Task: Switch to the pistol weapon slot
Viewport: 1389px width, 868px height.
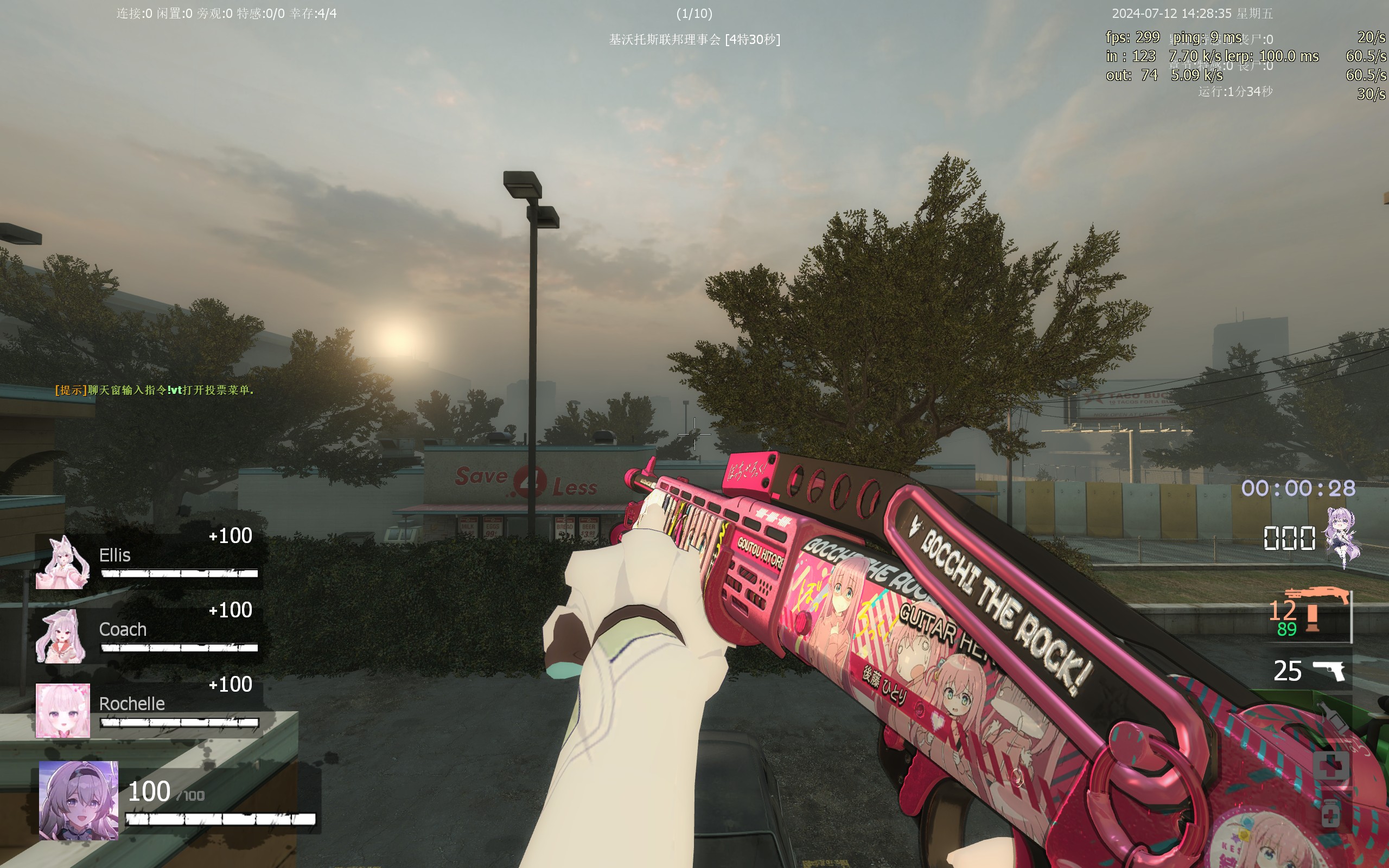Action: coord(1328,671)
